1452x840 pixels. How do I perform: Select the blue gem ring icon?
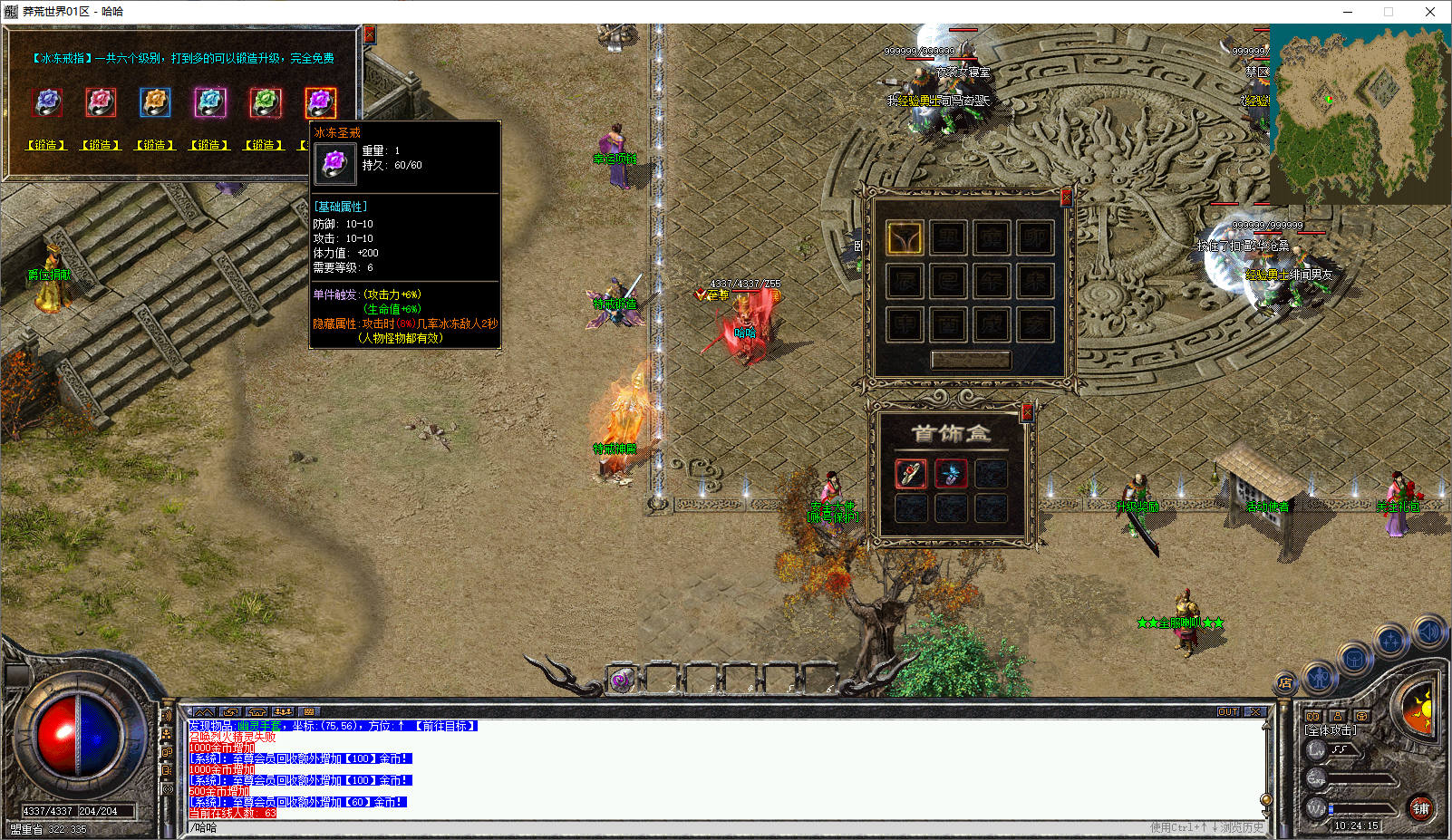47,102
